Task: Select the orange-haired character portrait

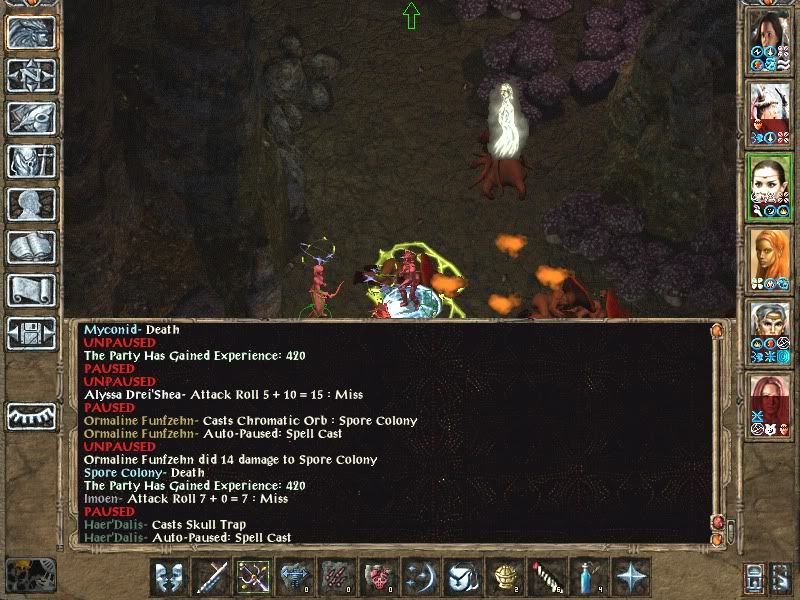Action: pyautogui.click(x=769, y=256)
